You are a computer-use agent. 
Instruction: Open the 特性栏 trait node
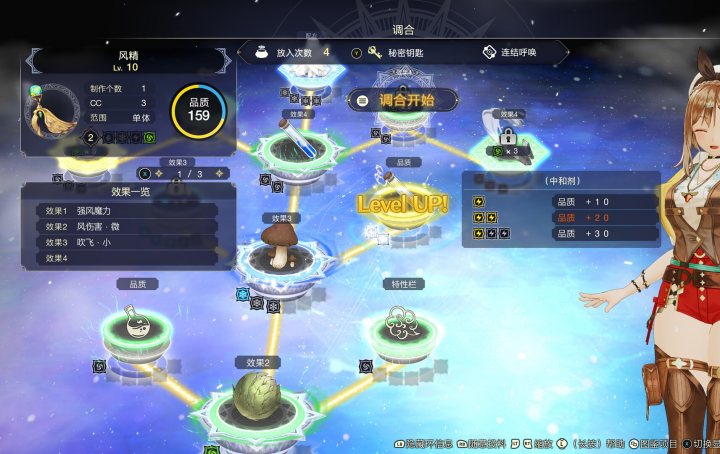pos(405,326)
